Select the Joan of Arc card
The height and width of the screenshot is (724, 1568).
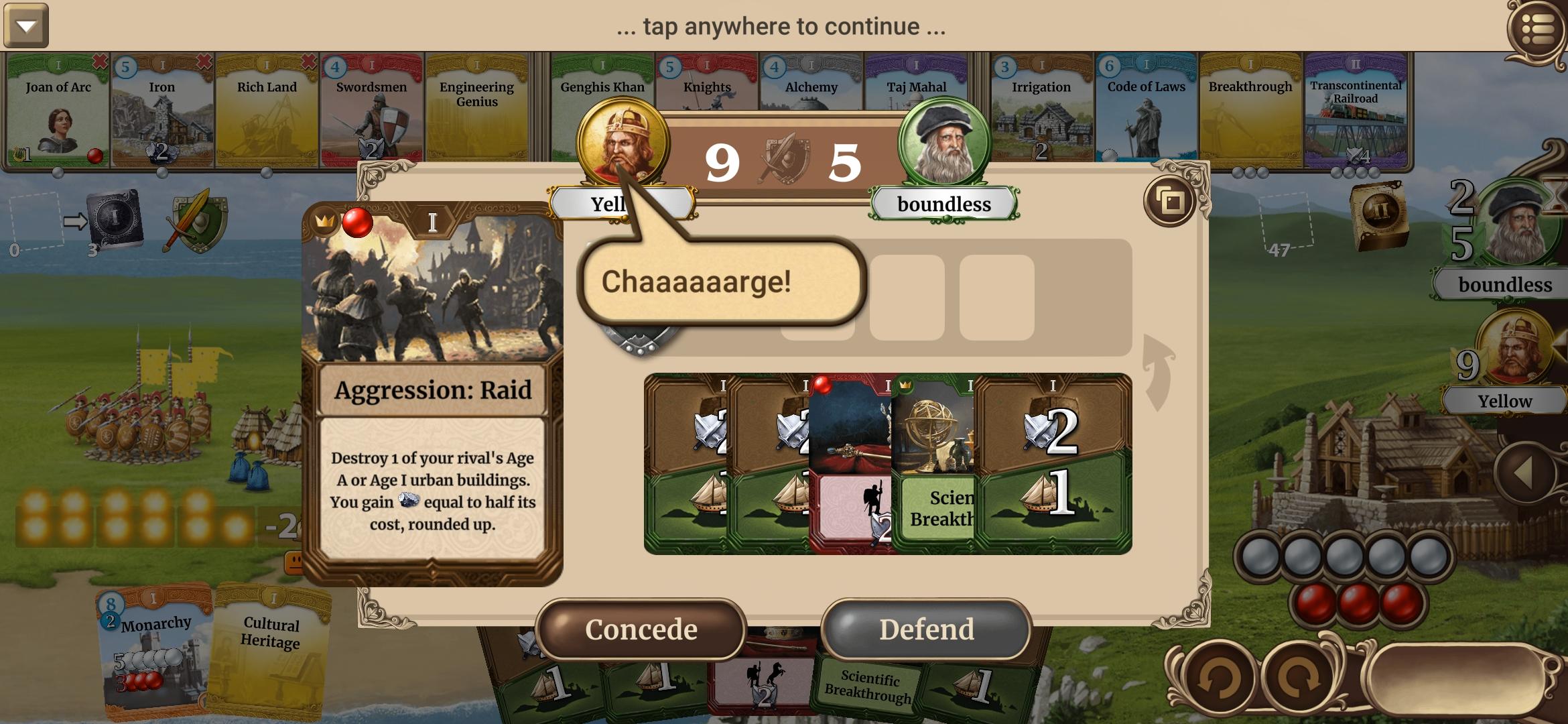(58, 111)
